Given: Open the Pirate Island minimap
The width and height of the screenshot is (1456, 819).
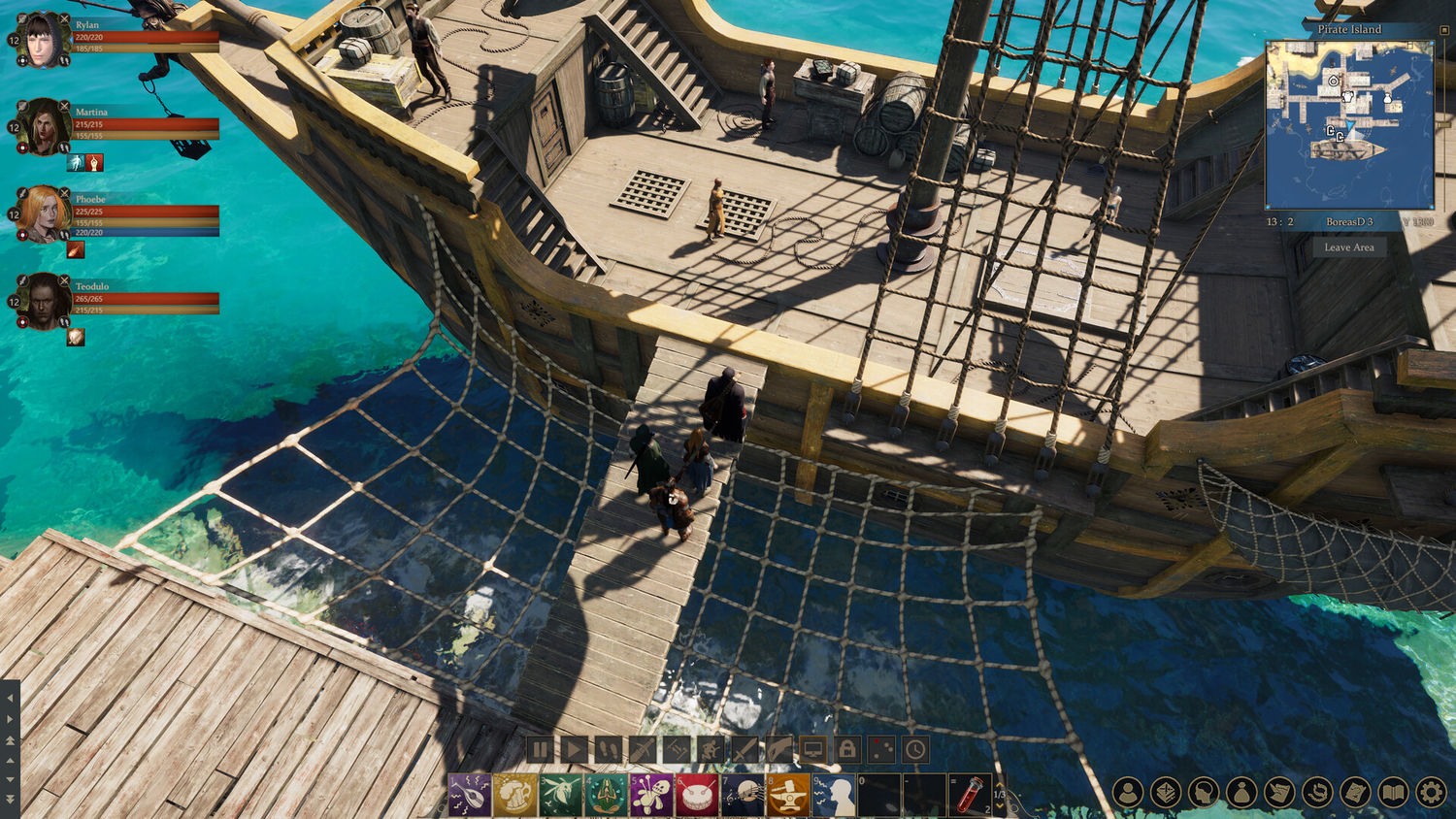Looking at the screenshot, I should click(1349, 124).
